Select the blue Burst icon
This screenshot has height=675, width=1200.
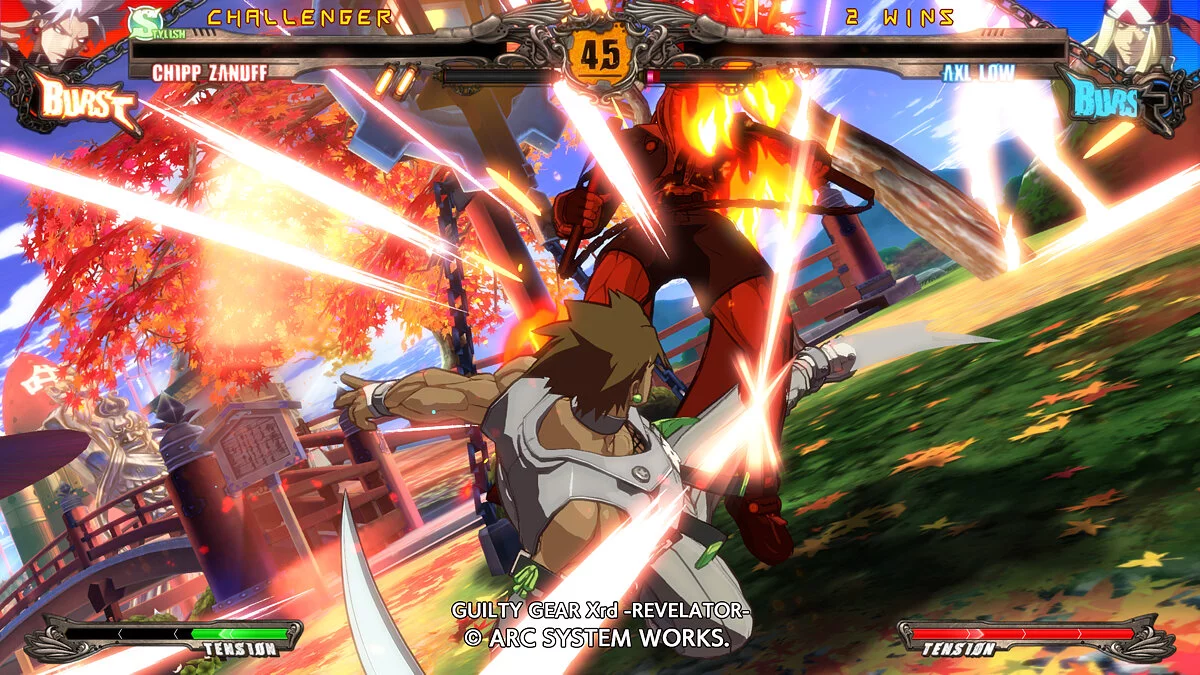(1112, 102)
